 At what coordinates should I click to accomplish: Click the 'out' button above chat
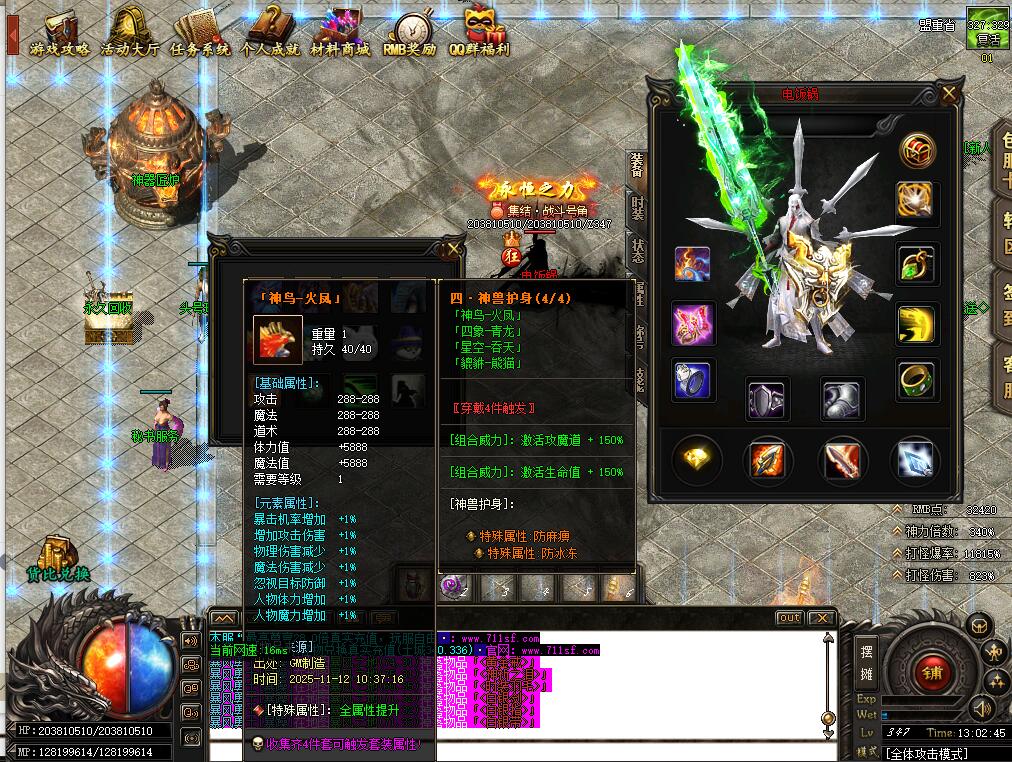click(789, 618)
